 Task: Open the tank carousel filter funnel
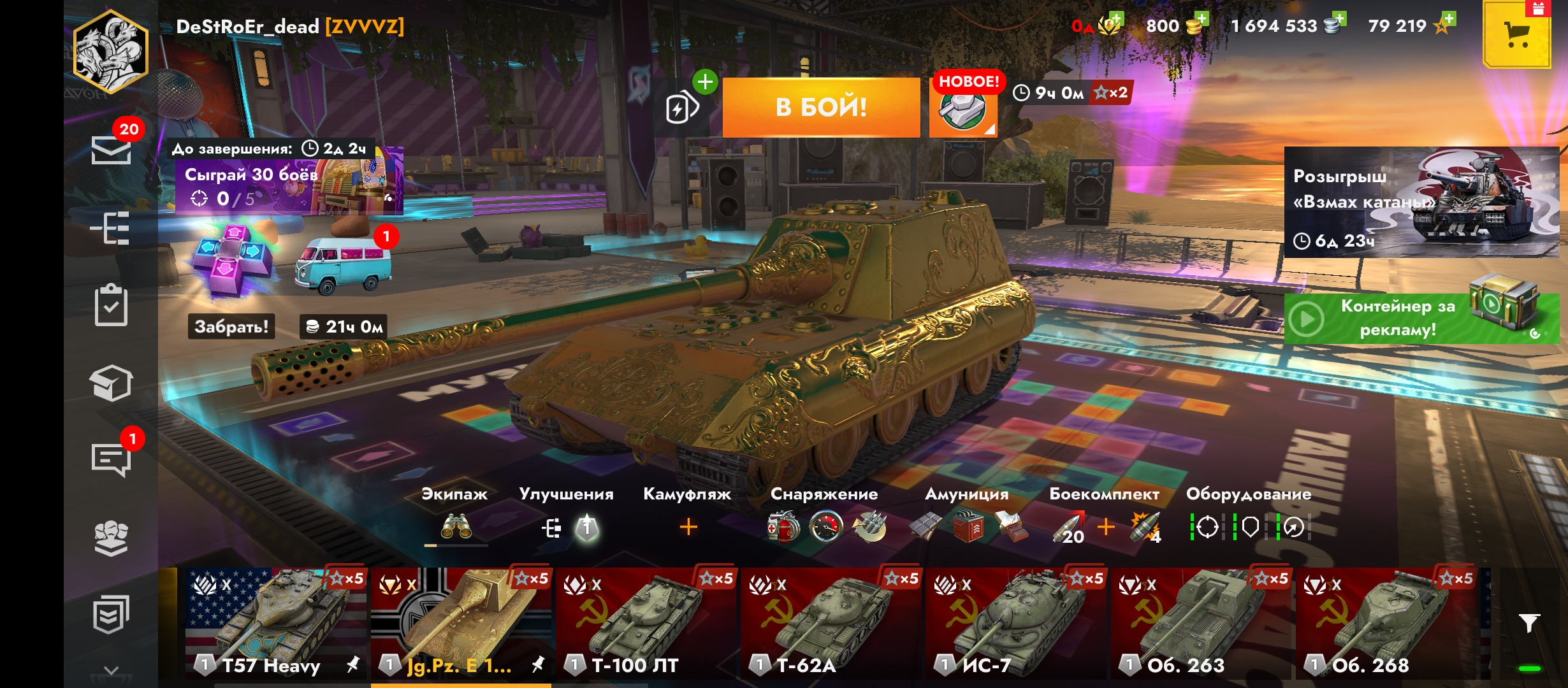click(1528, 623)
